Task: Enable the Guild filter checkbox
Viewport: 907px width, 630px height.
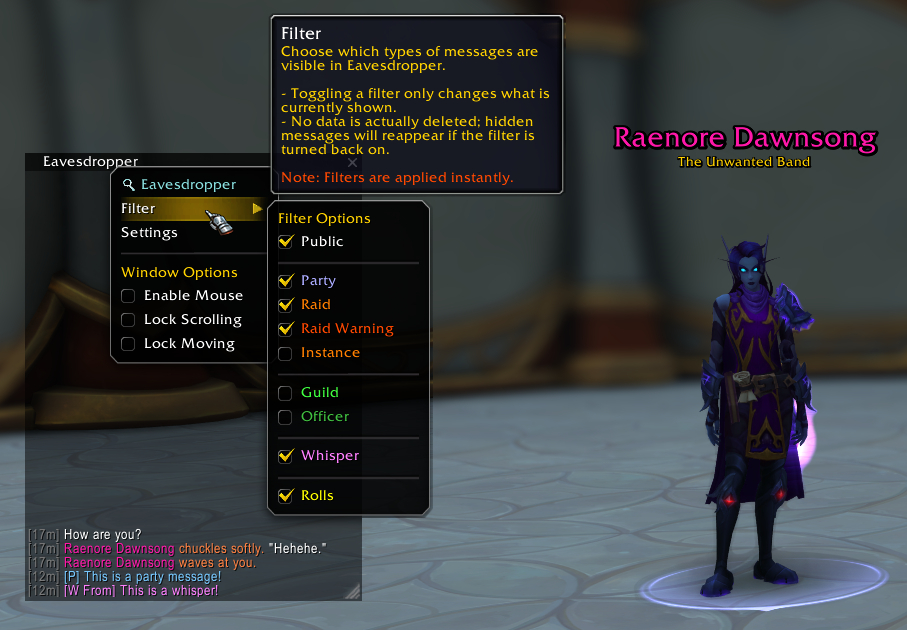Action: click(286, 393)
